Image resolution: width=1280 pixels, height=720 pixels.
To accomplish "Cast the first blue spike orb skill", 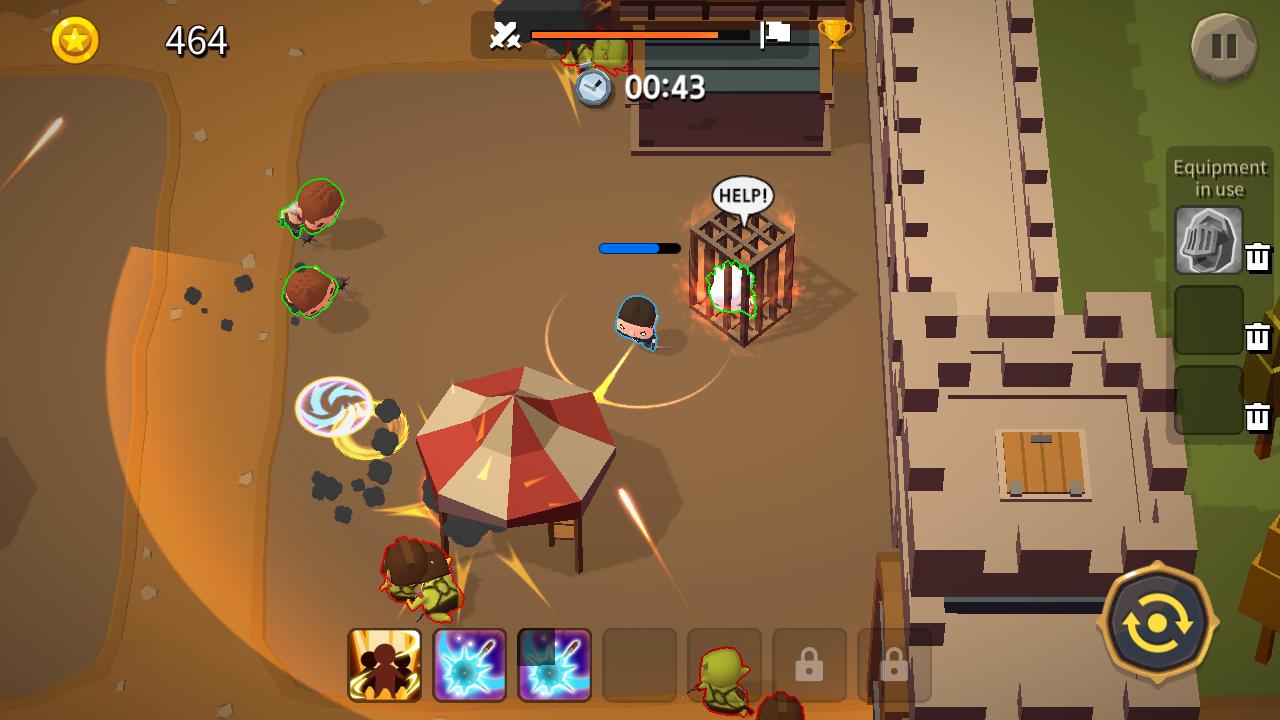I will [x=470, y=665].
